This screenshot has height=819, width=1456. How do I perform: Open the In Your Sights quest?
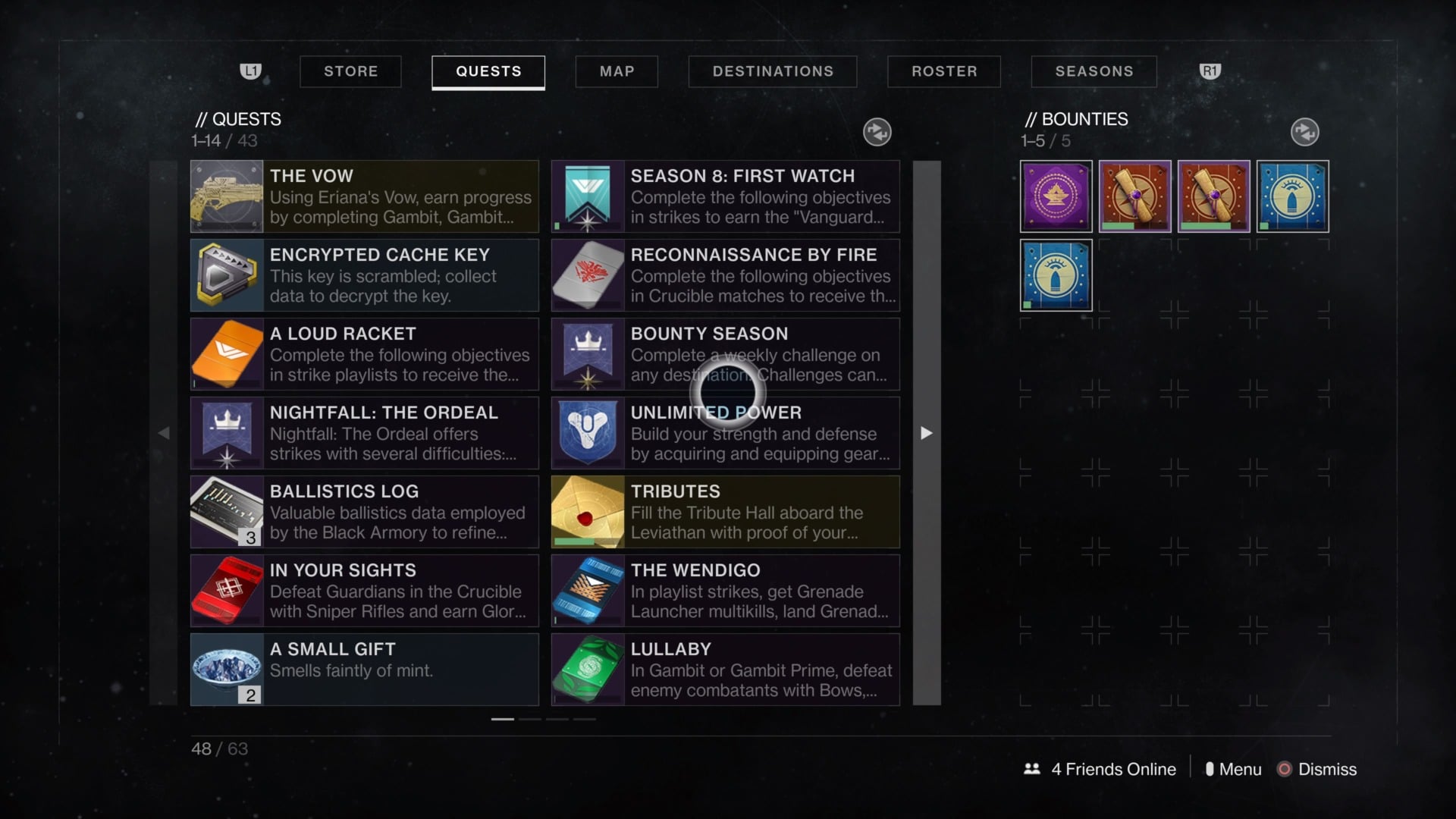point(365,591)
